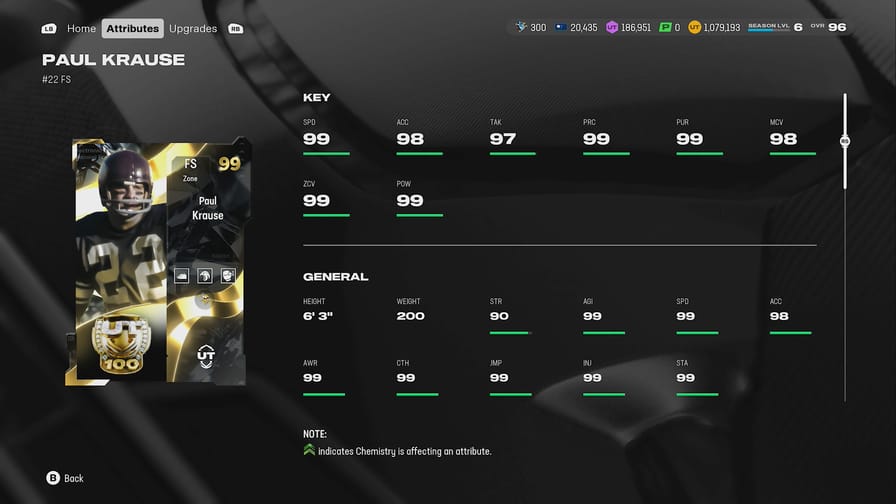
Task: Open the Upgrades tab
Action: (x=193, y=28)
